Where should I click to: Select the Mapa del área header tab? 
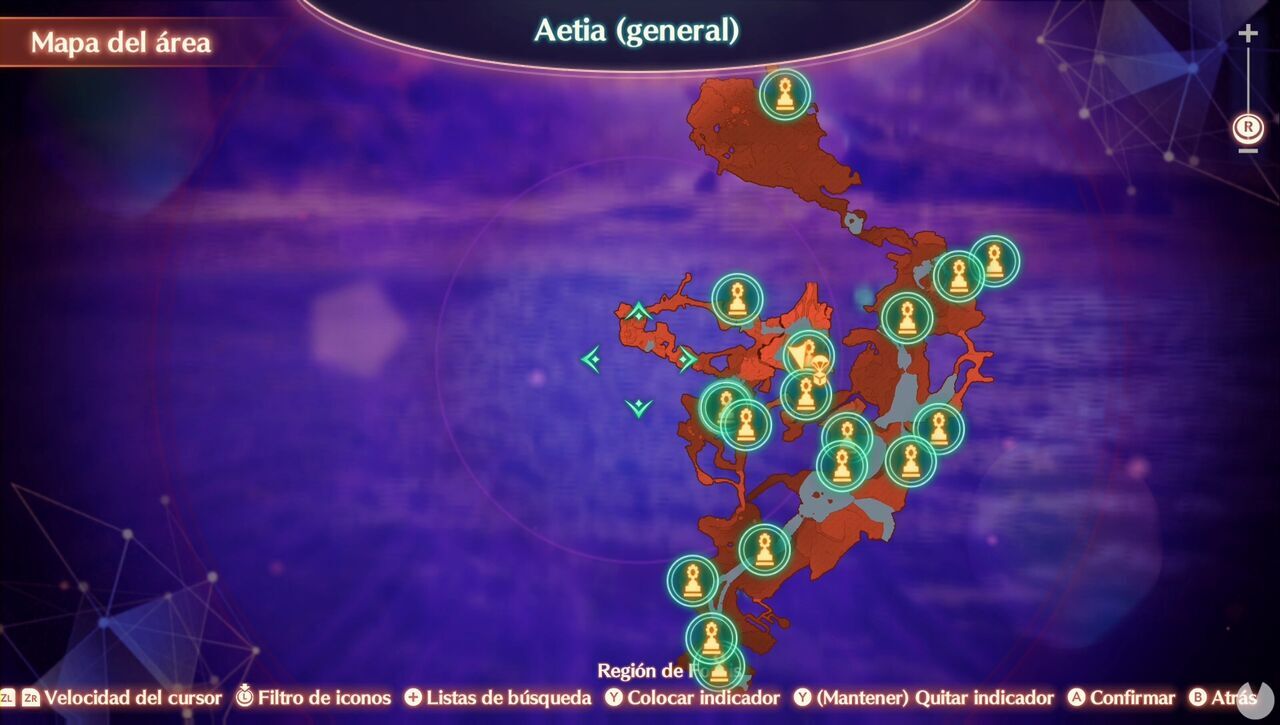coord(122,43)
